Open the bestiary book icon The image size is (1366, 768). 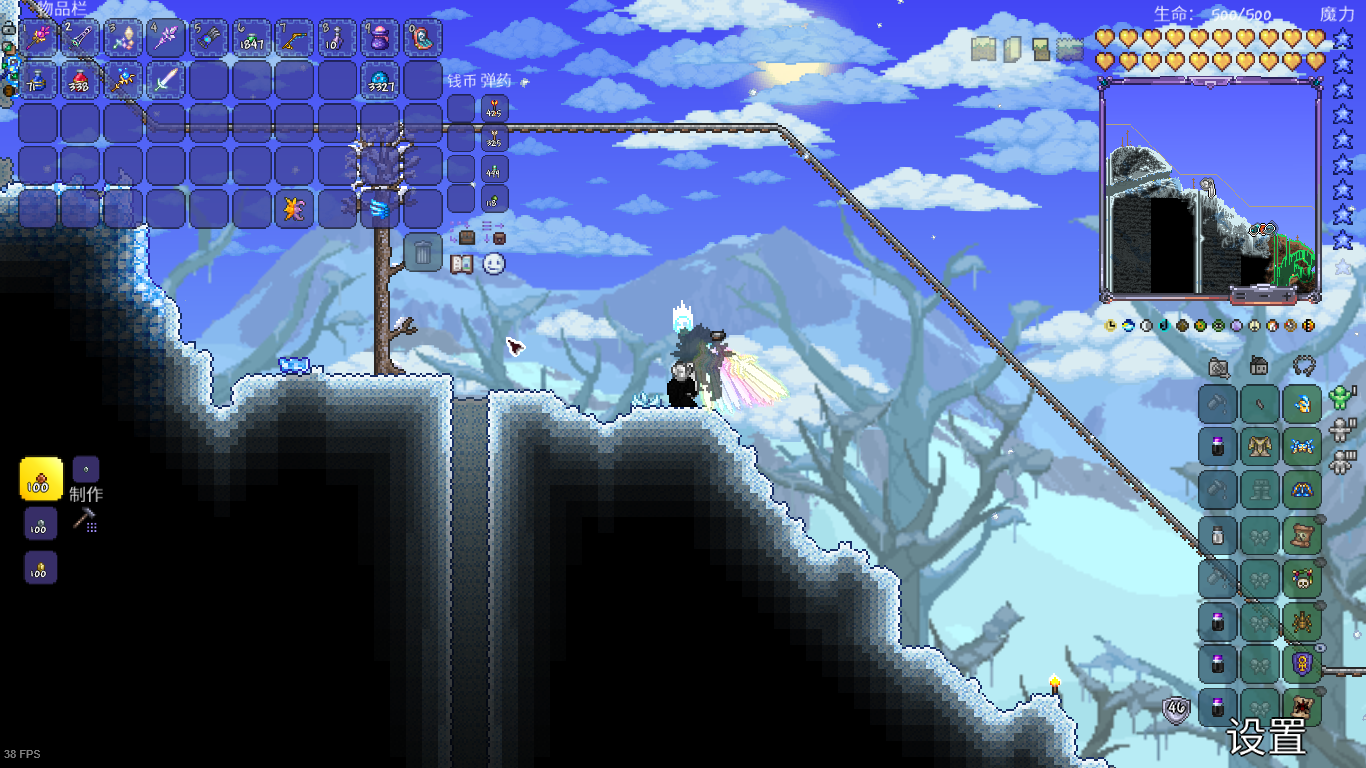461,264
